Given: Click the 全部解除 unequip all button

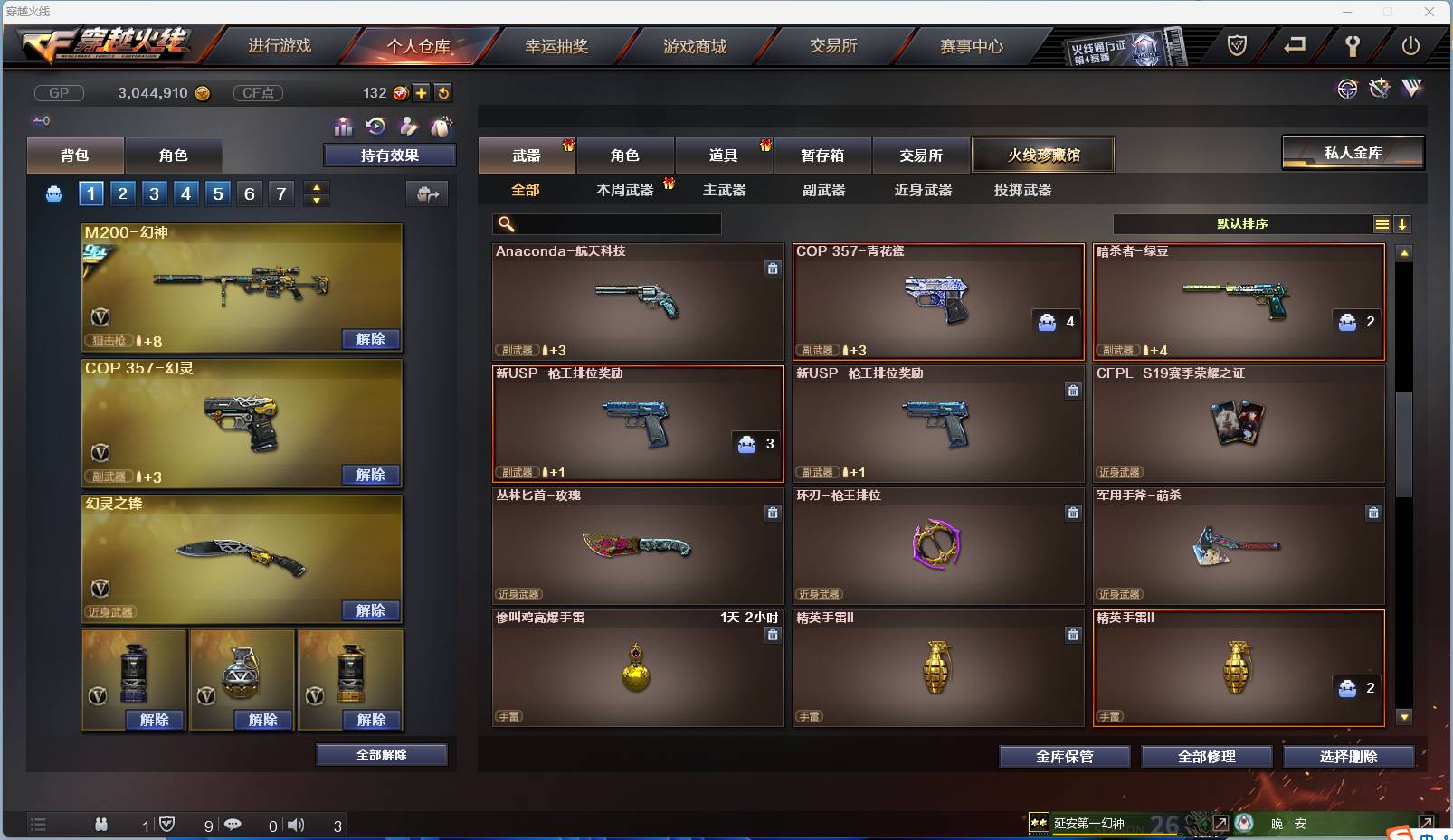Looking at the screenshot, I should (x=382, y=754).
